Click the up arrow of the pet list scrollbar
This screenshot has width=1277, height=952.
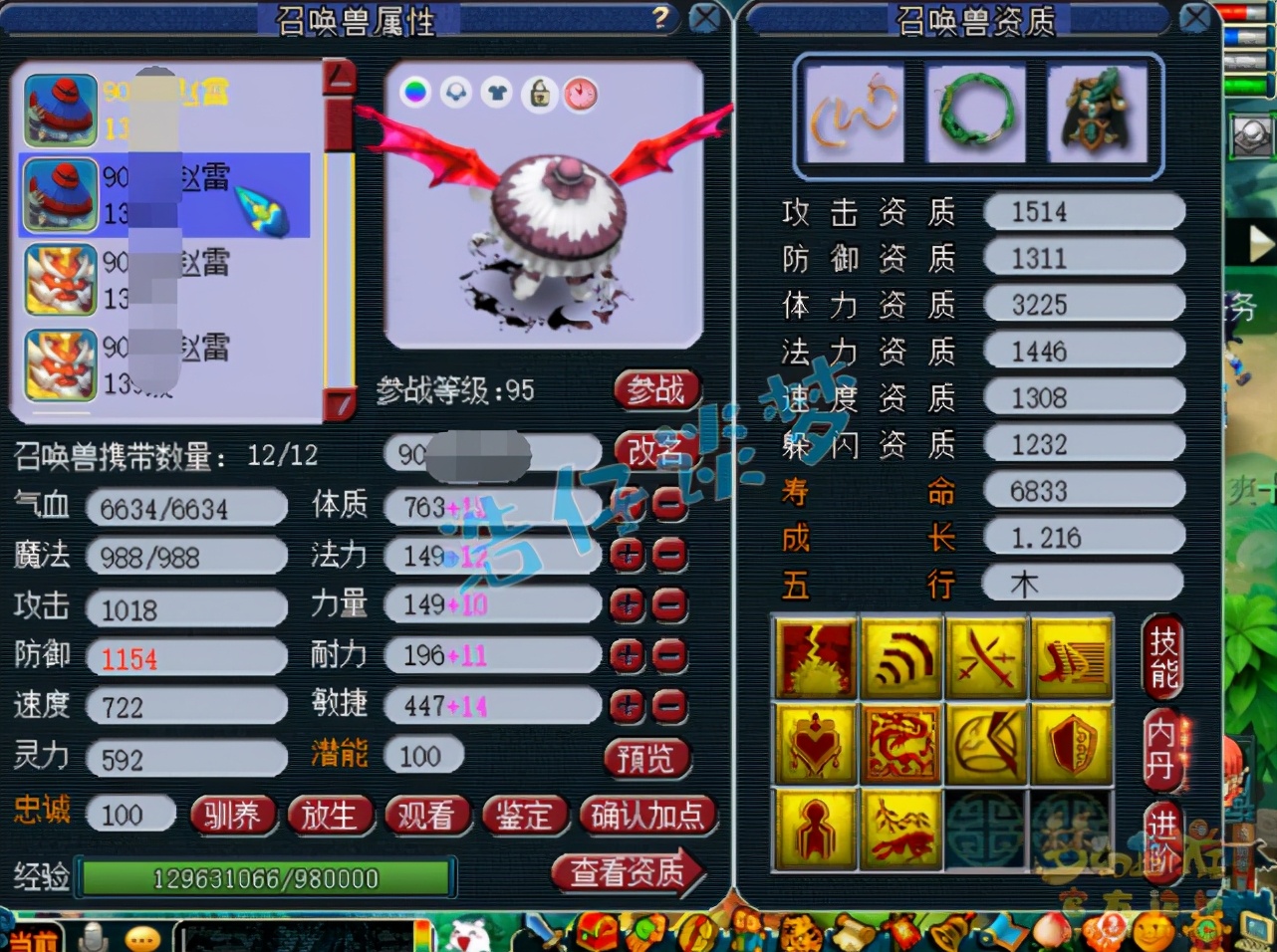339,75
